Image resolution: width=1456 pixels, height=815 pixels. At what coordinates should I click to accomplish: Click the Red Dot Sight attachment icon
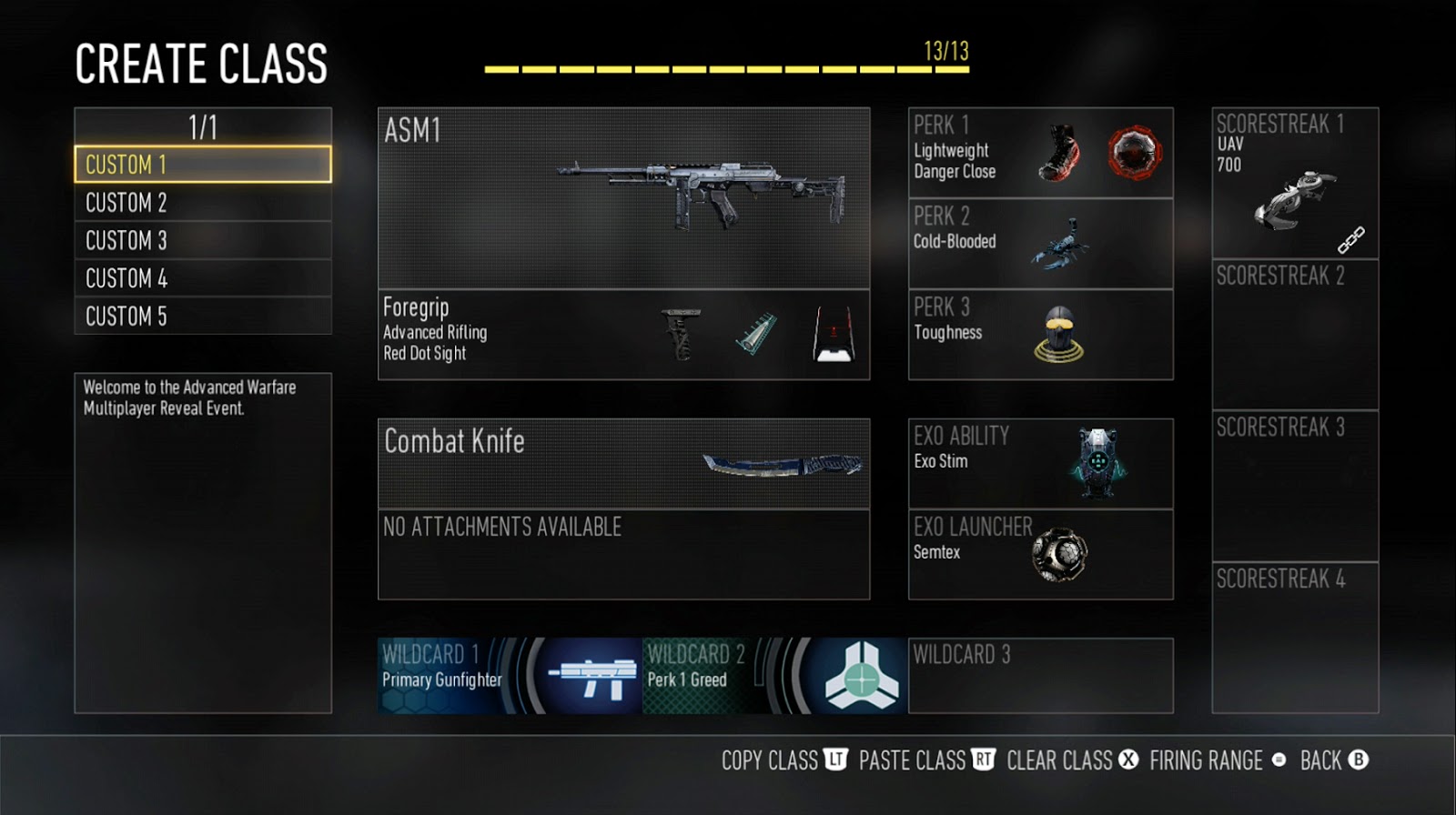pos(834,335)
